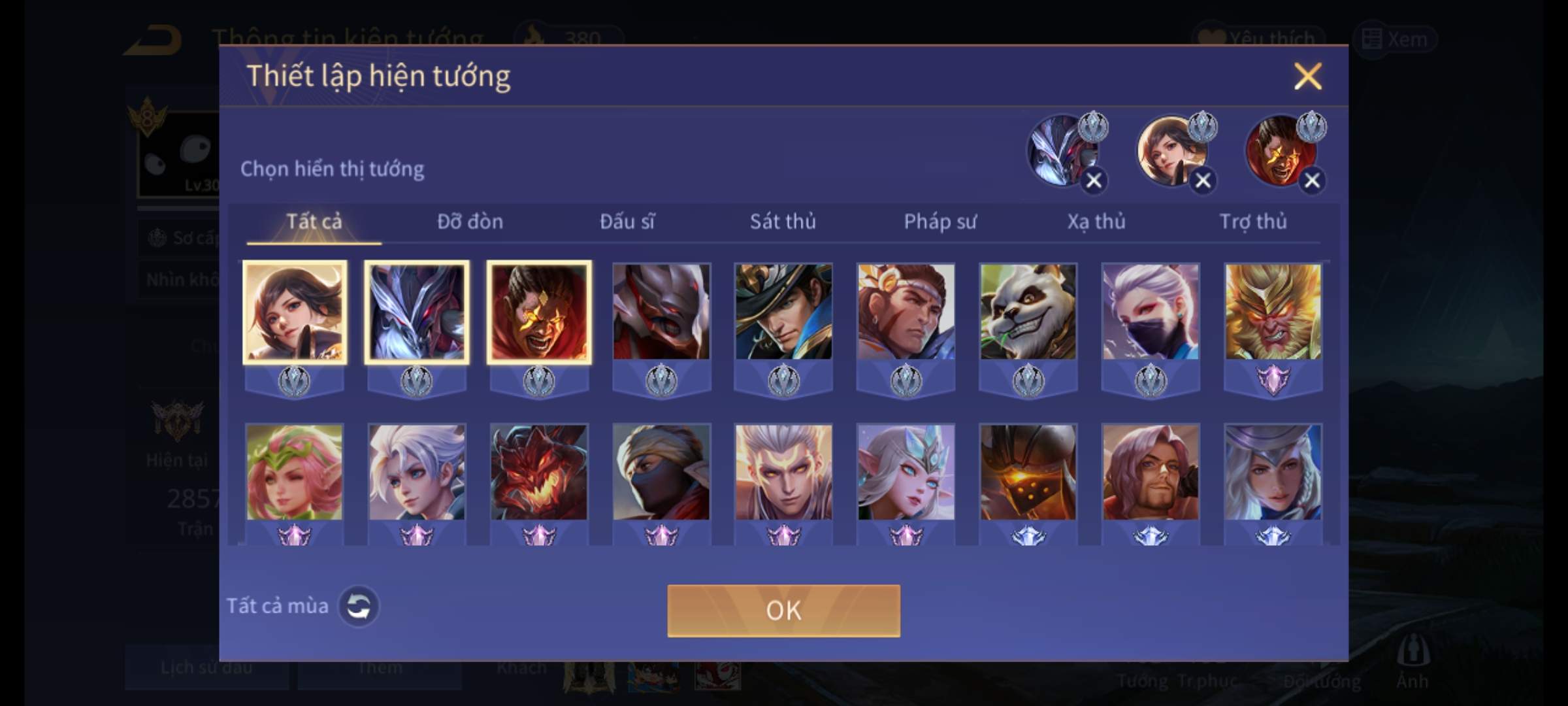The height and width of the screenshot is (706, 1568).
Task: Remove the red-faced warrior from selected heroes
Action: point(1312,180)
